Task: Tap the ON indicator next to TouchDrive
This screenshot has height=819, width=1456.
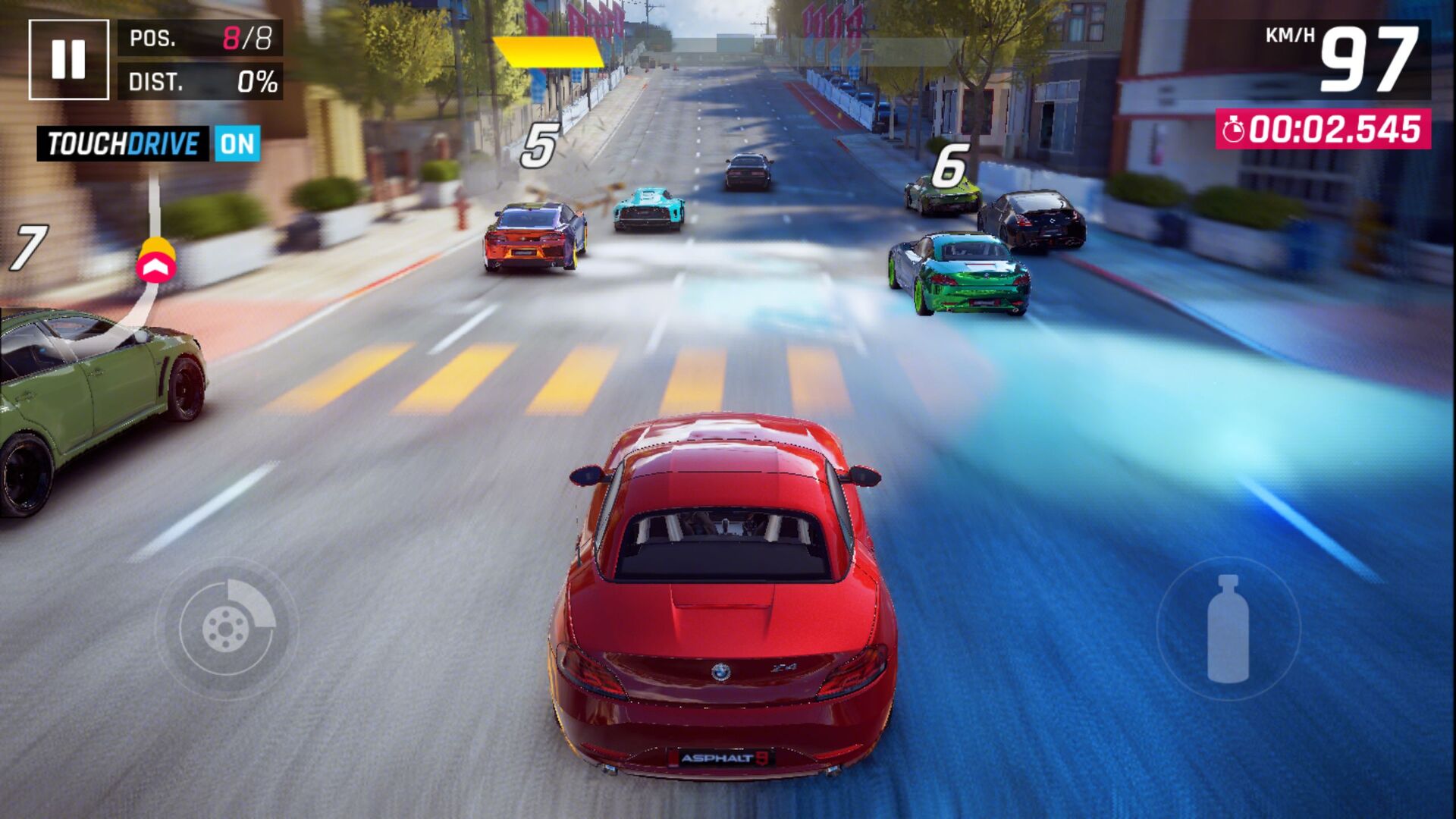Action: pos(236,144)
